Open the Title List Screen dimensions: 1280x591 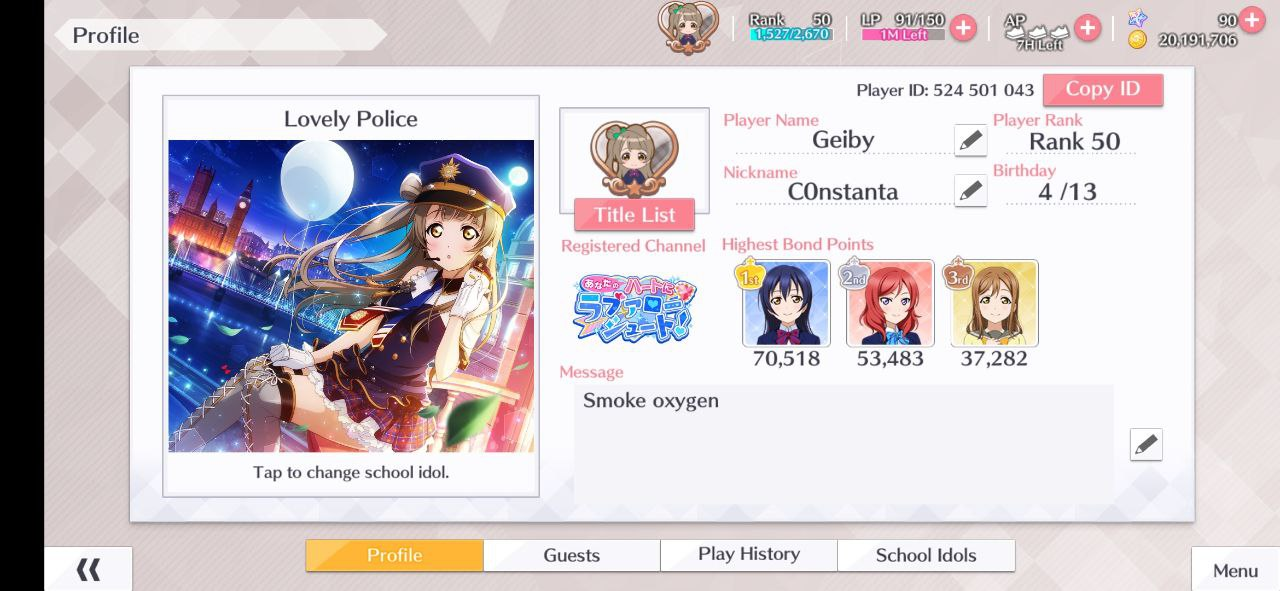634,215
